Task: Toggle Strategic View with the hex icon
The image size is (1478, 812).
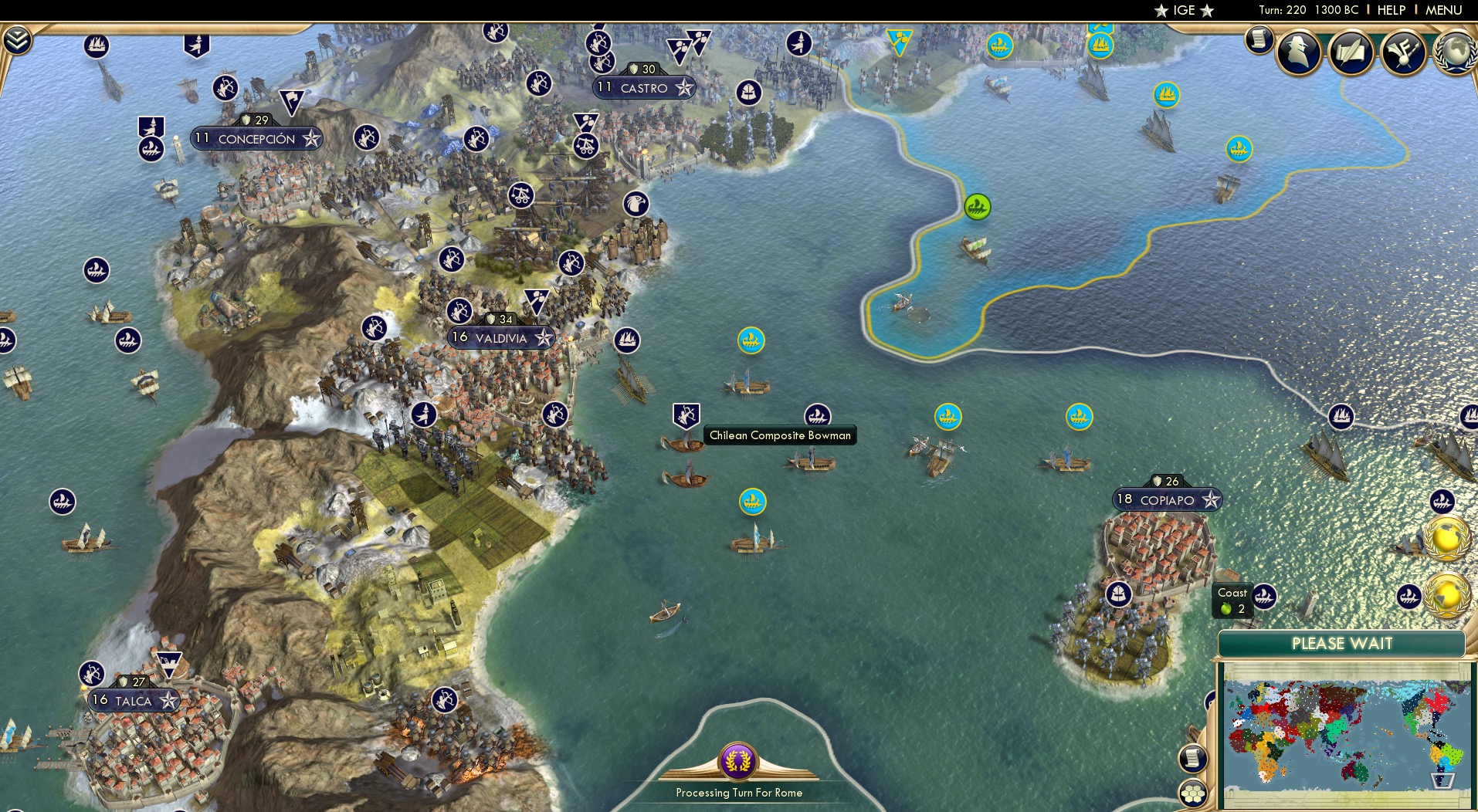Action: coord(1193,791)
